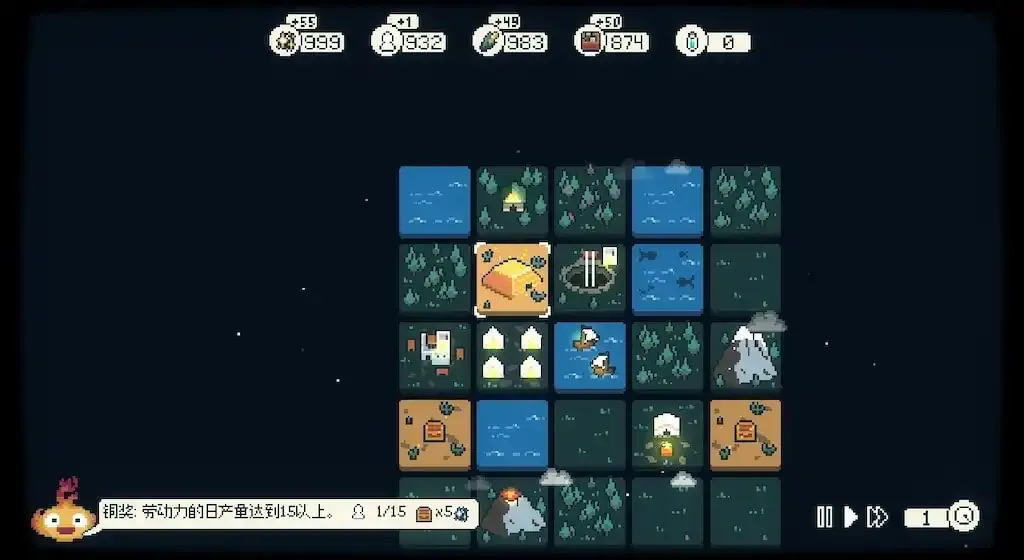
Task: Choose the snowy mountain tile
Action: [746, 356]
